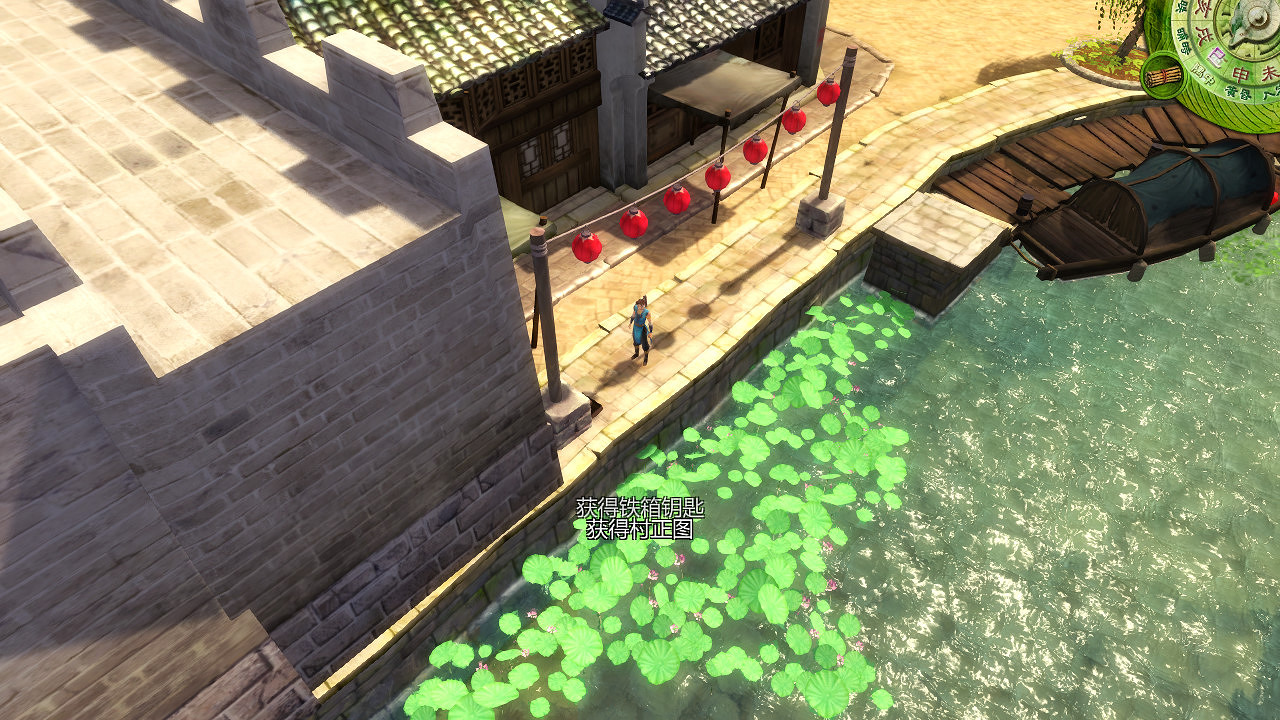Select the glowing 巳 hour marker
The width and height of the screenshot is (1280, 720).
(1216, 54)
